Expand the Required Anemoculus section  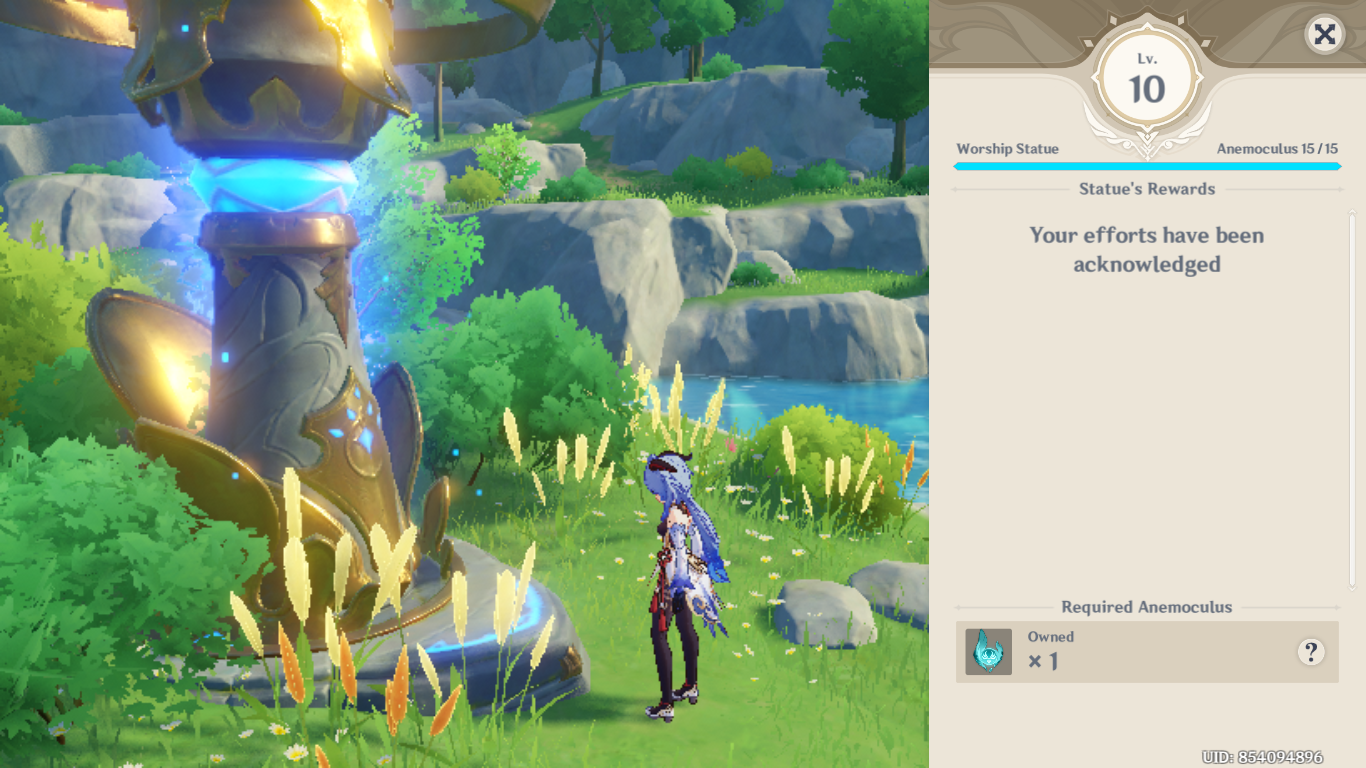1146,607
